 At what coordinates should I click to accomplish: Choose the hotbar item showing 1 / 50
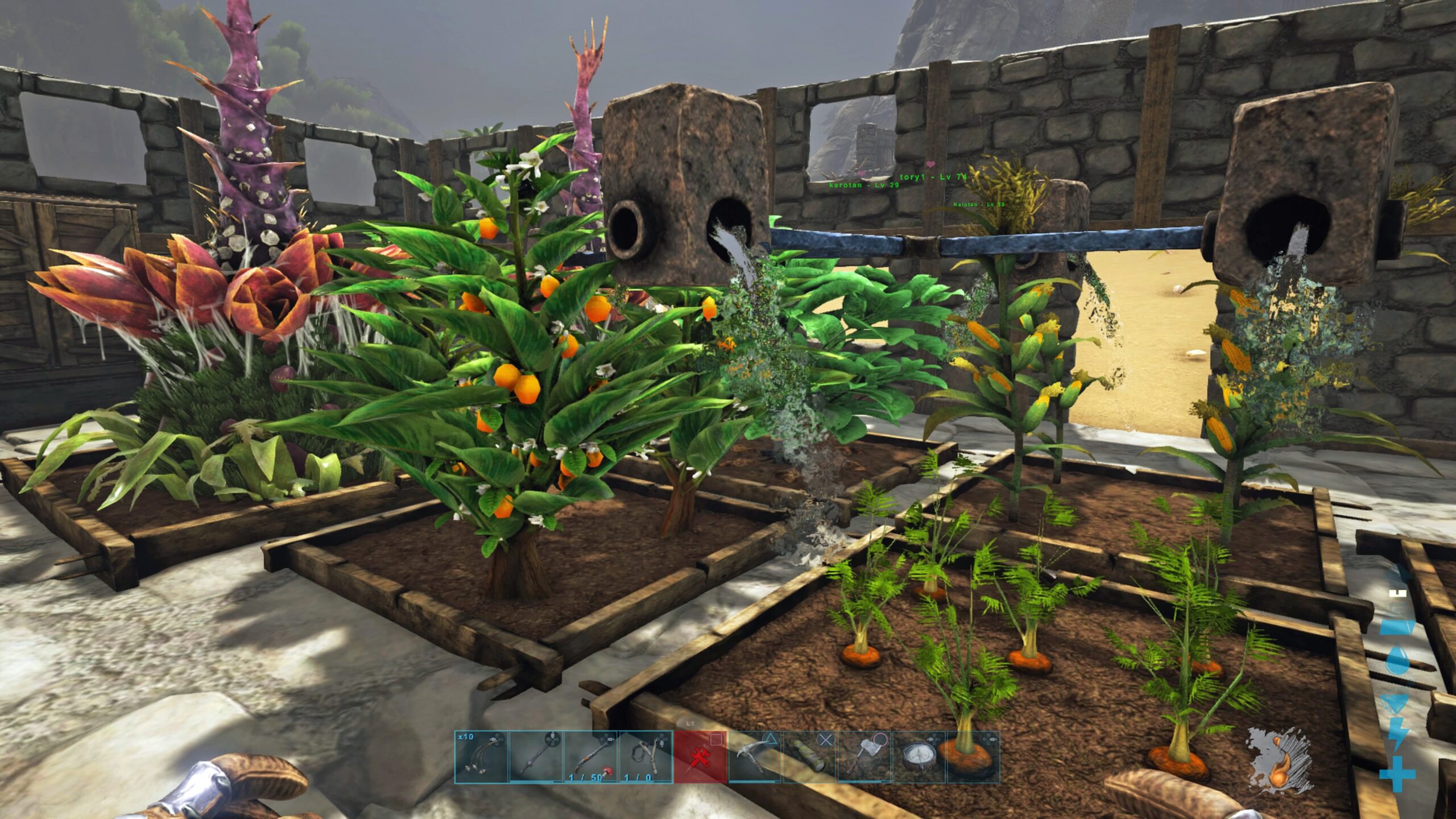[x=590, y=757]
